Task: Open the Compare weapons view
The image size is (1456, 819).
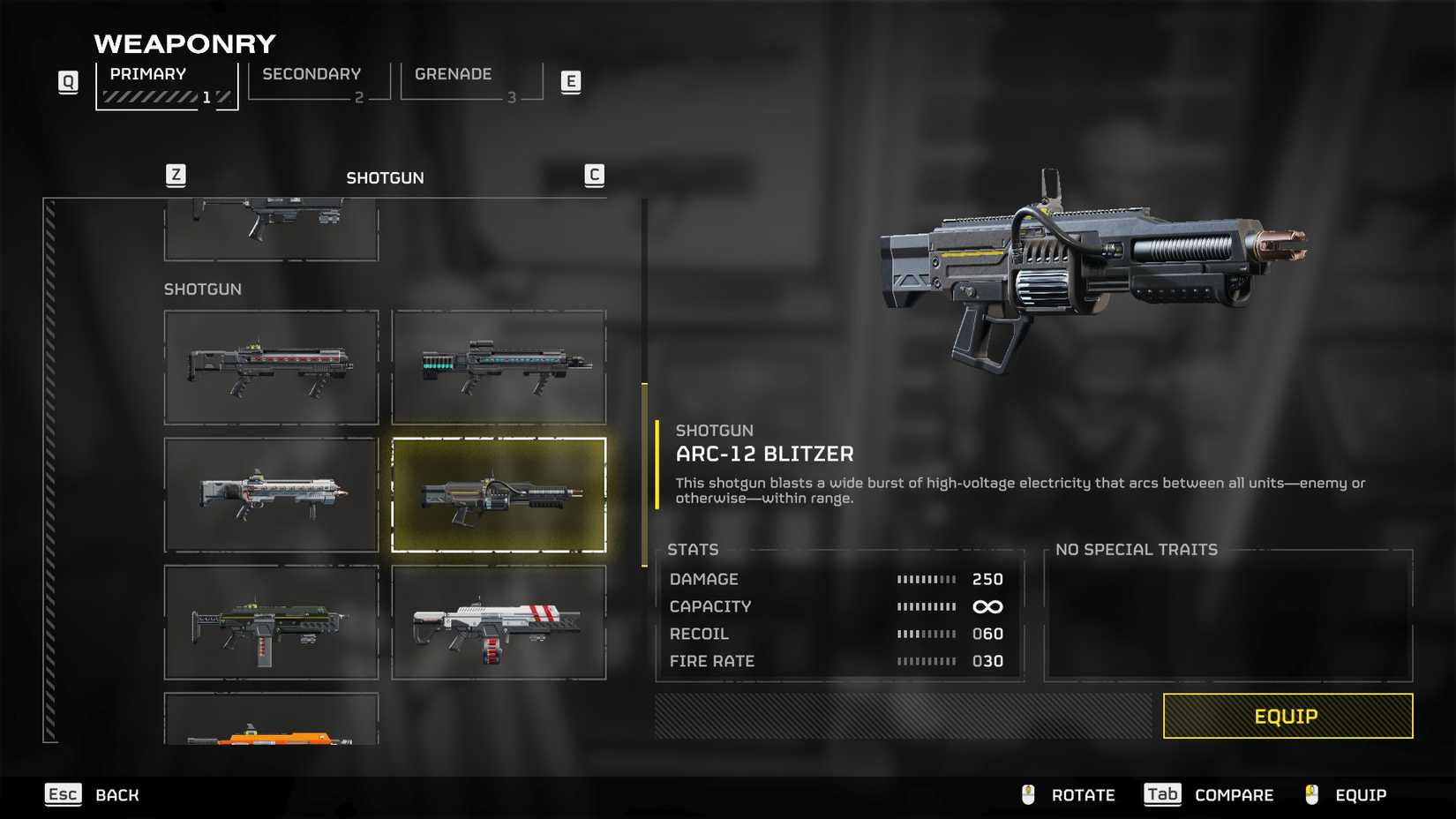Action: pos(1209,795)
